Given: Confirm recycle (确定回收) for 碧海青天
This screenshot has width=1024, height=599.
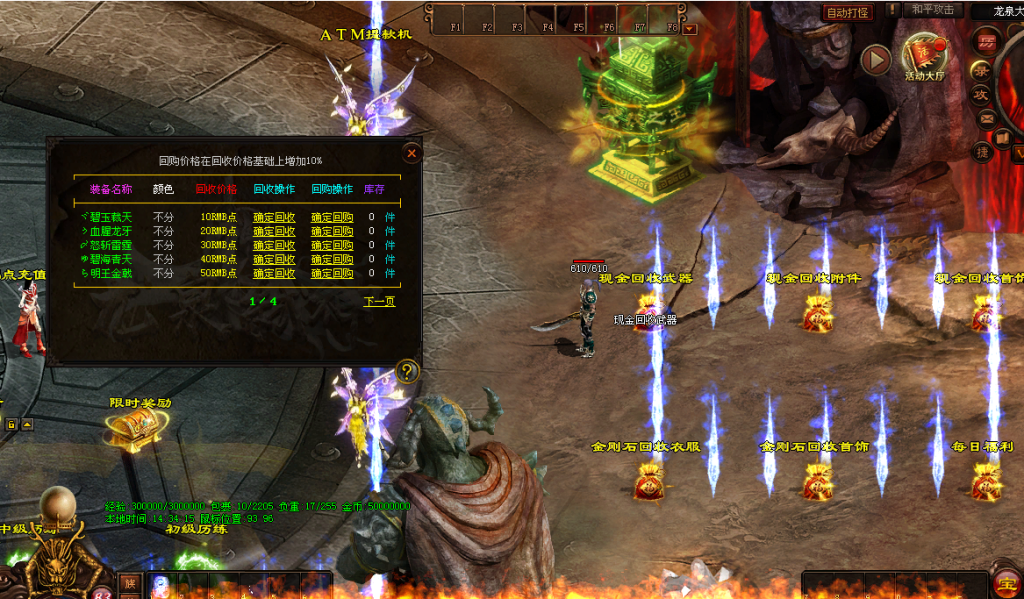Looking at the screenshot, I should (274, 259).
